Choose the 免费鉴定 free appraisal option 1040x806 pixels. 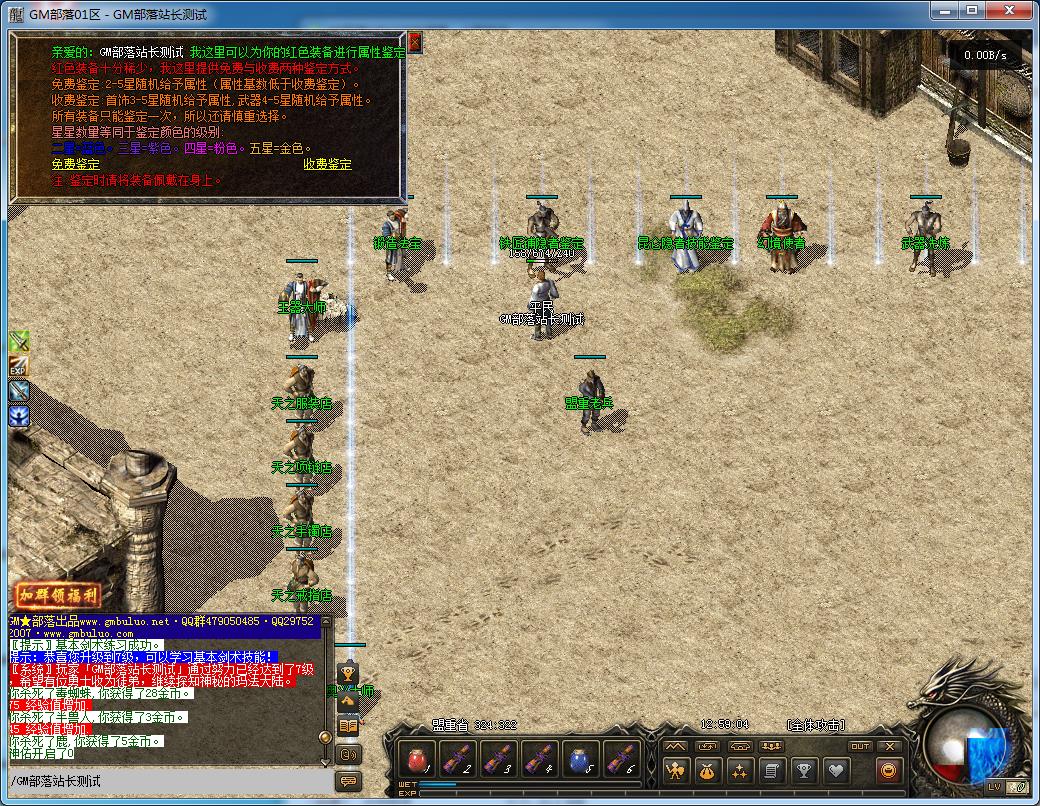click(x=76, y=164)
